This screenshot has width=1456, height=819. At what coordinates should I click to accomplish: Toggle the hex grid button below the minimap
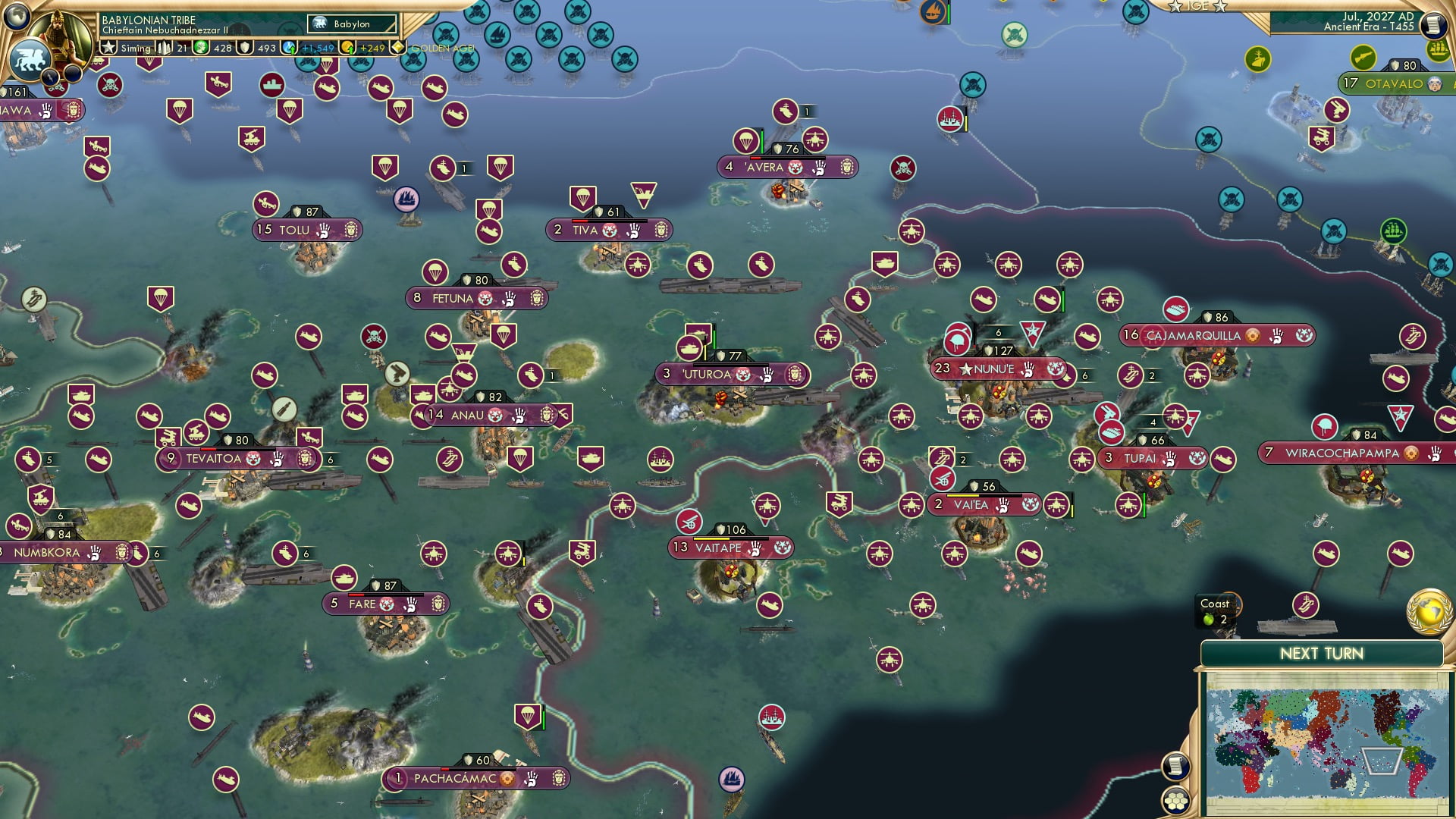tap(1175, 800)
